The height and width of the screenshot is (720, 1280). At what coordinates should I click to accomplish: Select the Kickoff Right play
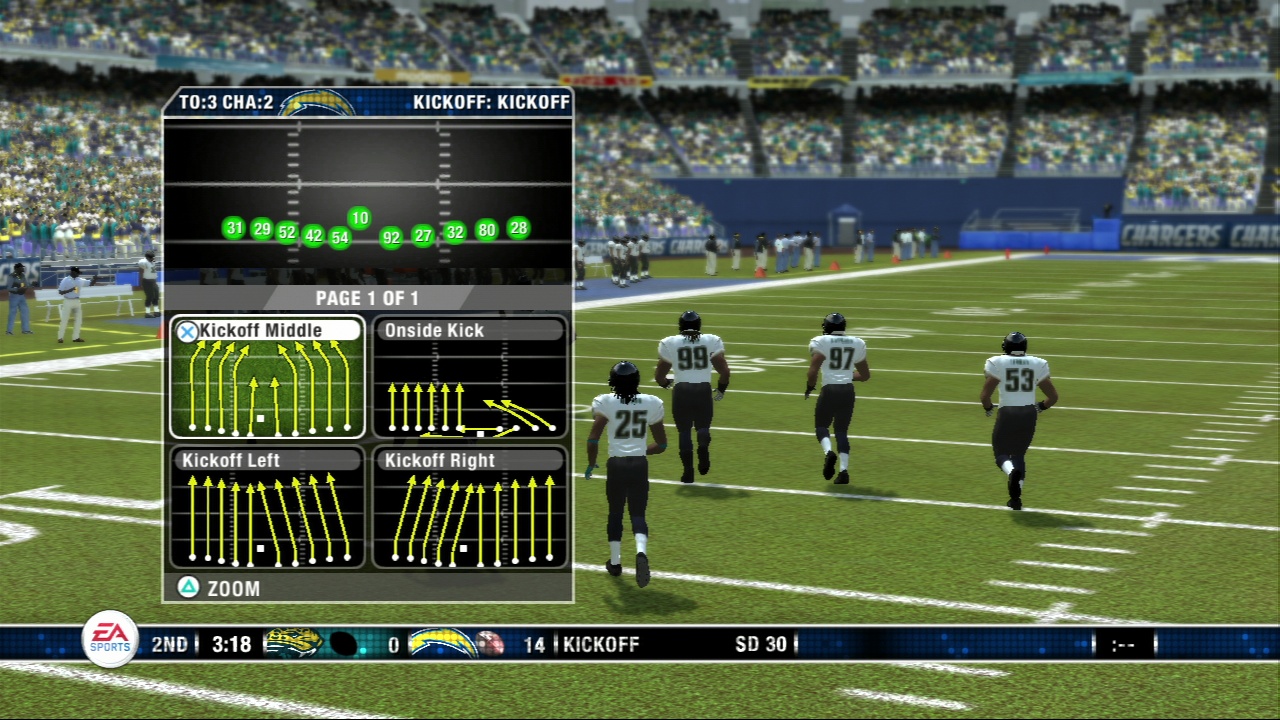coord(470,508)
